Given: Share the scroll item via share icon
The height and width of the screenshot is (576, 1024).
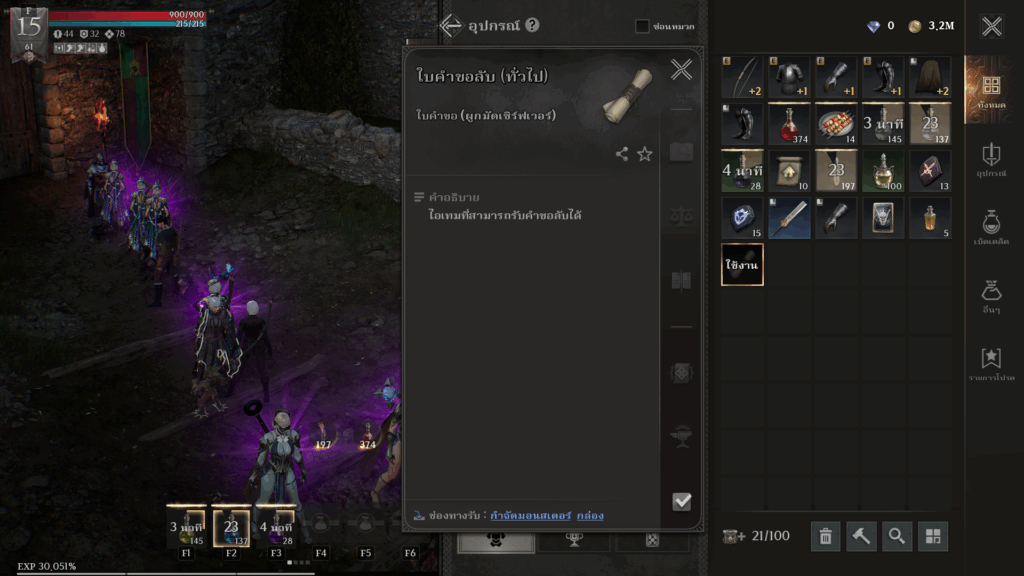Looking at the screenshot, I should pos(622,154).
